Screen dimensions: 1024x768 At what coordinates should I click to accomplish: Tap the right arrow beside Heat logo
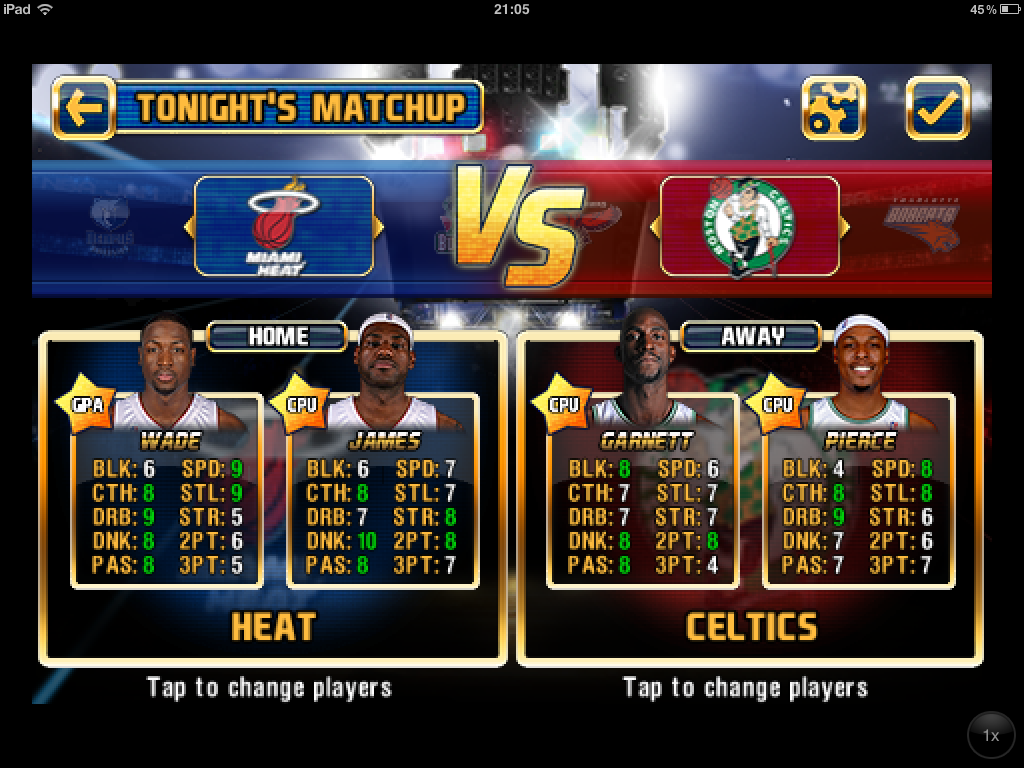pos(378,227)
